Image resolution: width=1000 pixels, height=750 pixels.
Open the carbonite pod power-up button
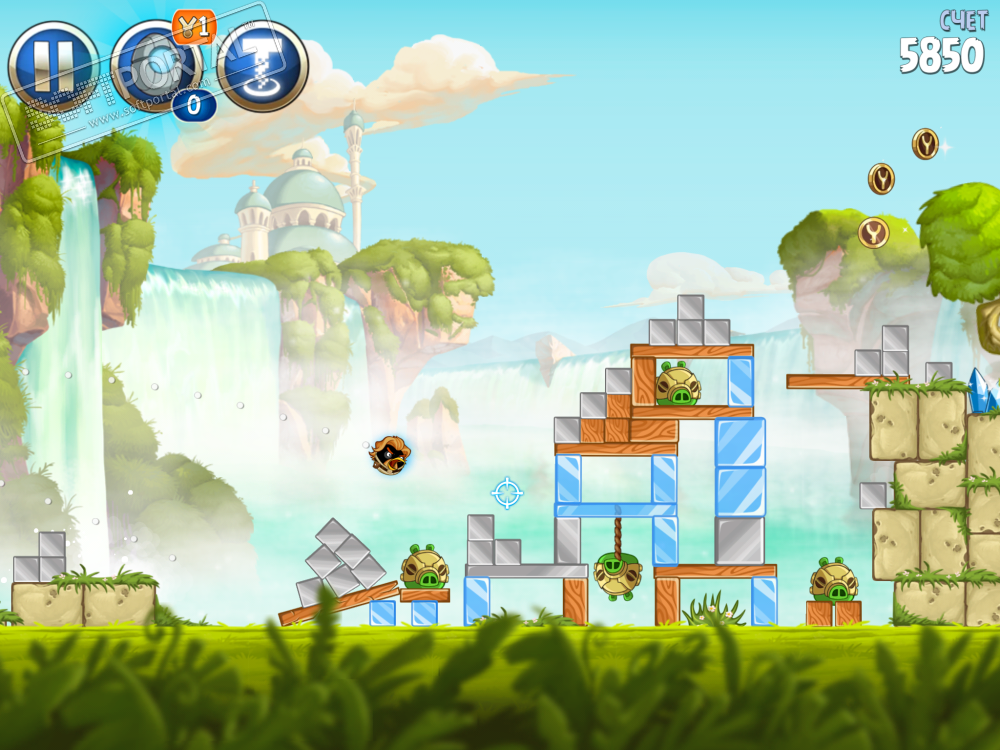[153, 65]
